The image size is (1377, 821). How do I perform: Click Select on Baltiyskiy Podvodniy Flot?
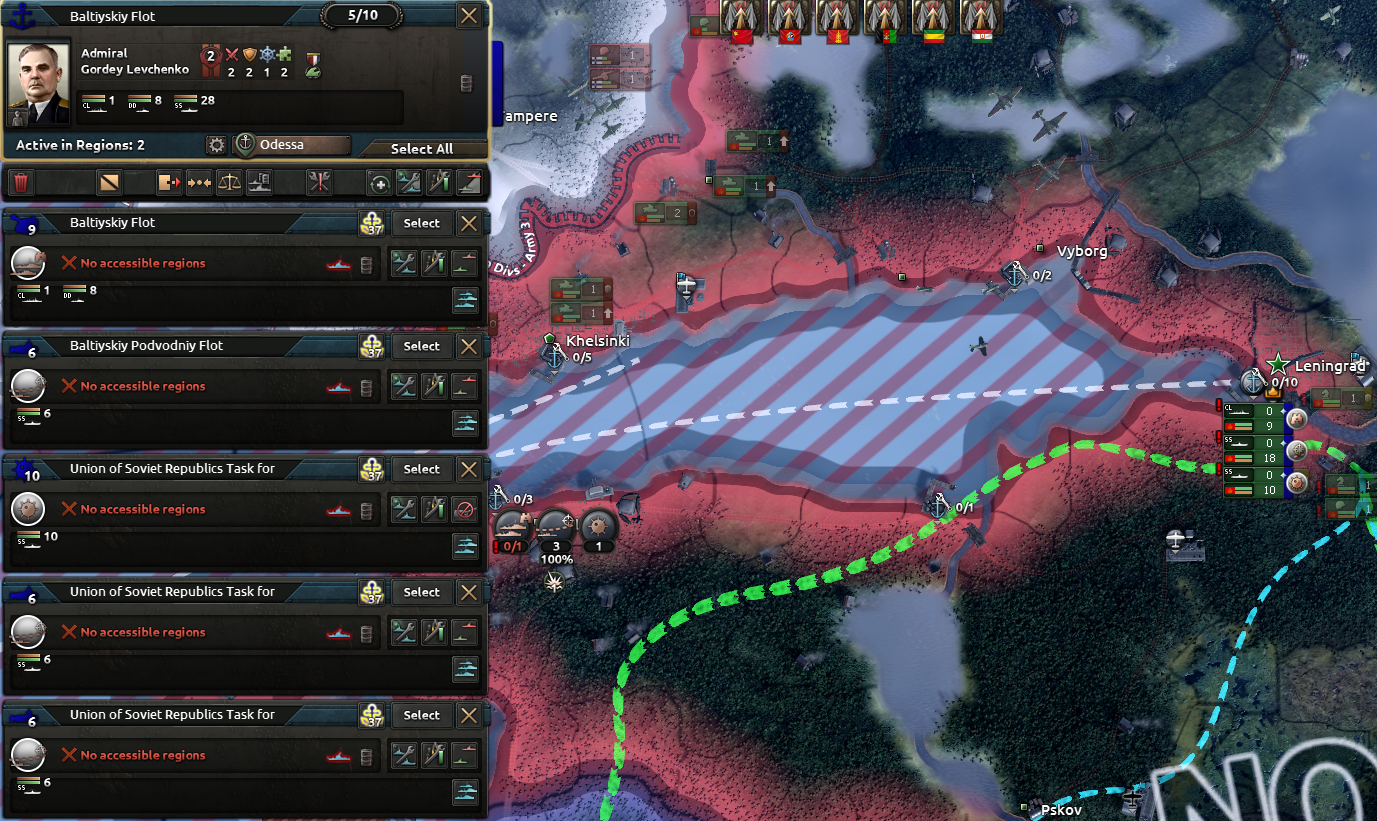pyautogui.click(x=421, y=345)
